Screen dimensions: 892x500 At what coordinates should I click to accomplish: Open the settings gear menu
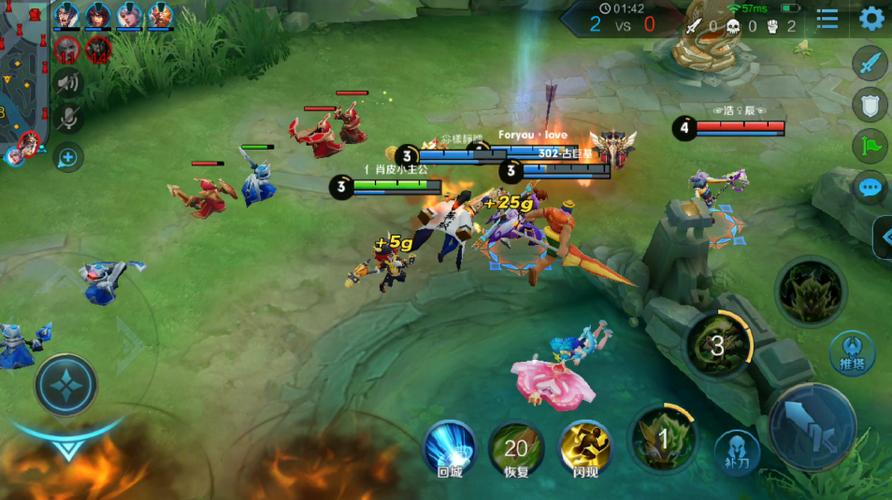872,18
